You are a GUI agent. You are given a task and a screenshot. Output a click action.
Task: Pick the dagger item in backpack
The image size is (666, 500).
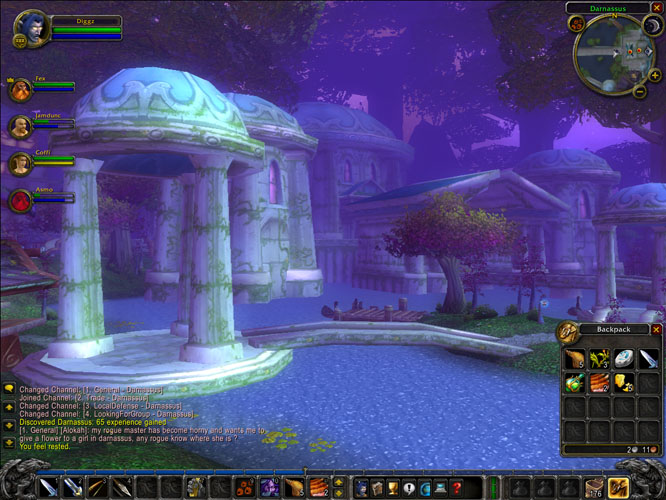(x=649, y=358)
